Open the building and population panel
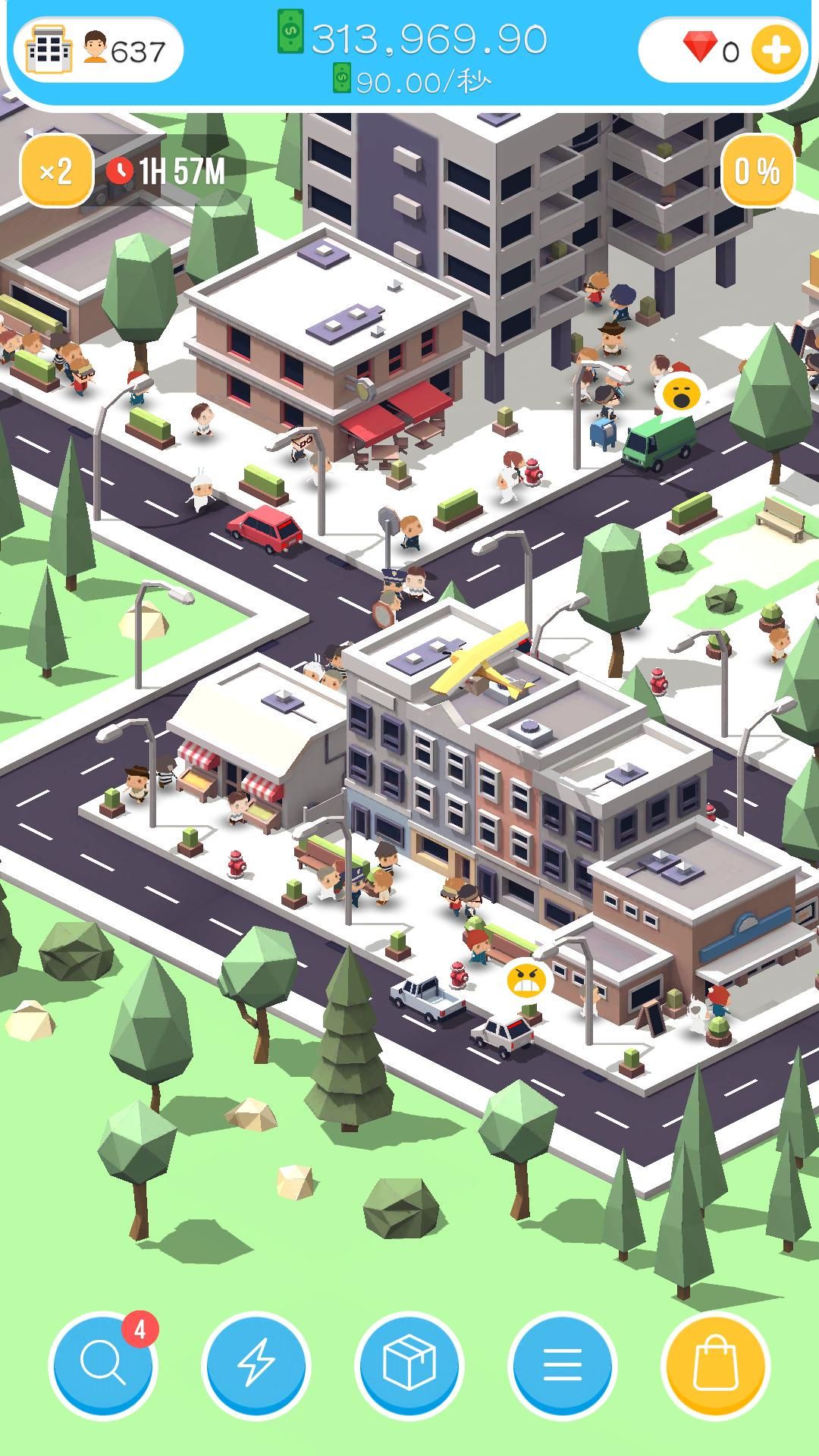Image resolution: width=819 pixels, height=1456 pixels. 97,51
